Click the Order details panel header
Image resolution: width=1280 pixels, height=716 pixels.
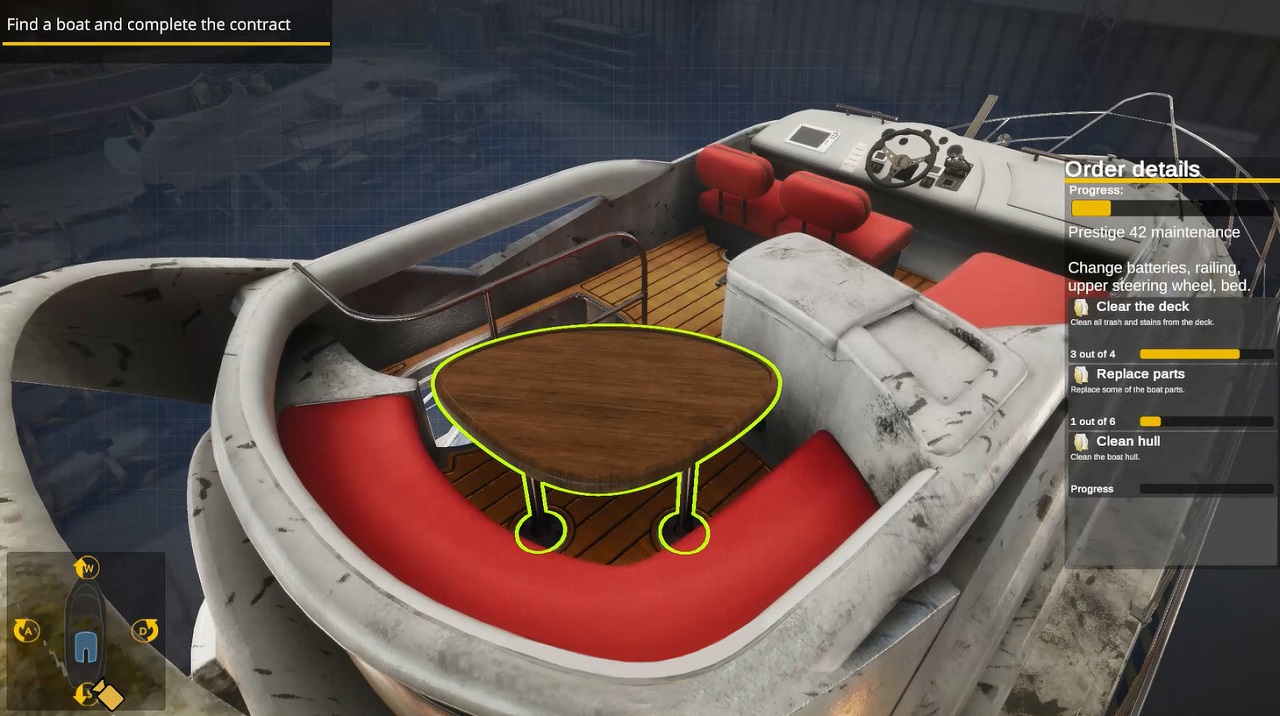(x=1132, y=169)
